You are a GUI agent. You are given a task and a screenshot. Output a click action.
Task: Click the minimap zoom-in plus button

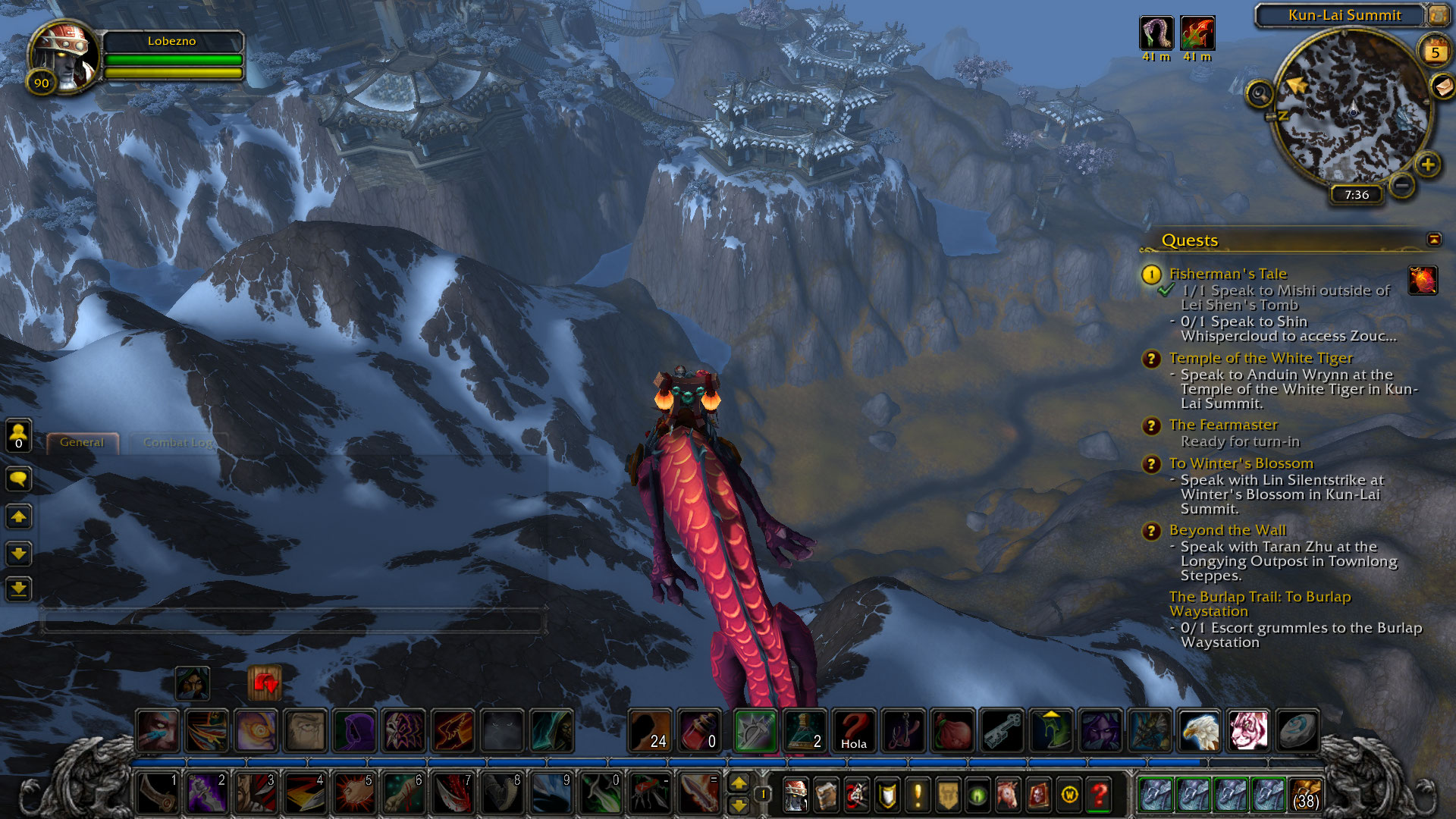point(1428,165)
